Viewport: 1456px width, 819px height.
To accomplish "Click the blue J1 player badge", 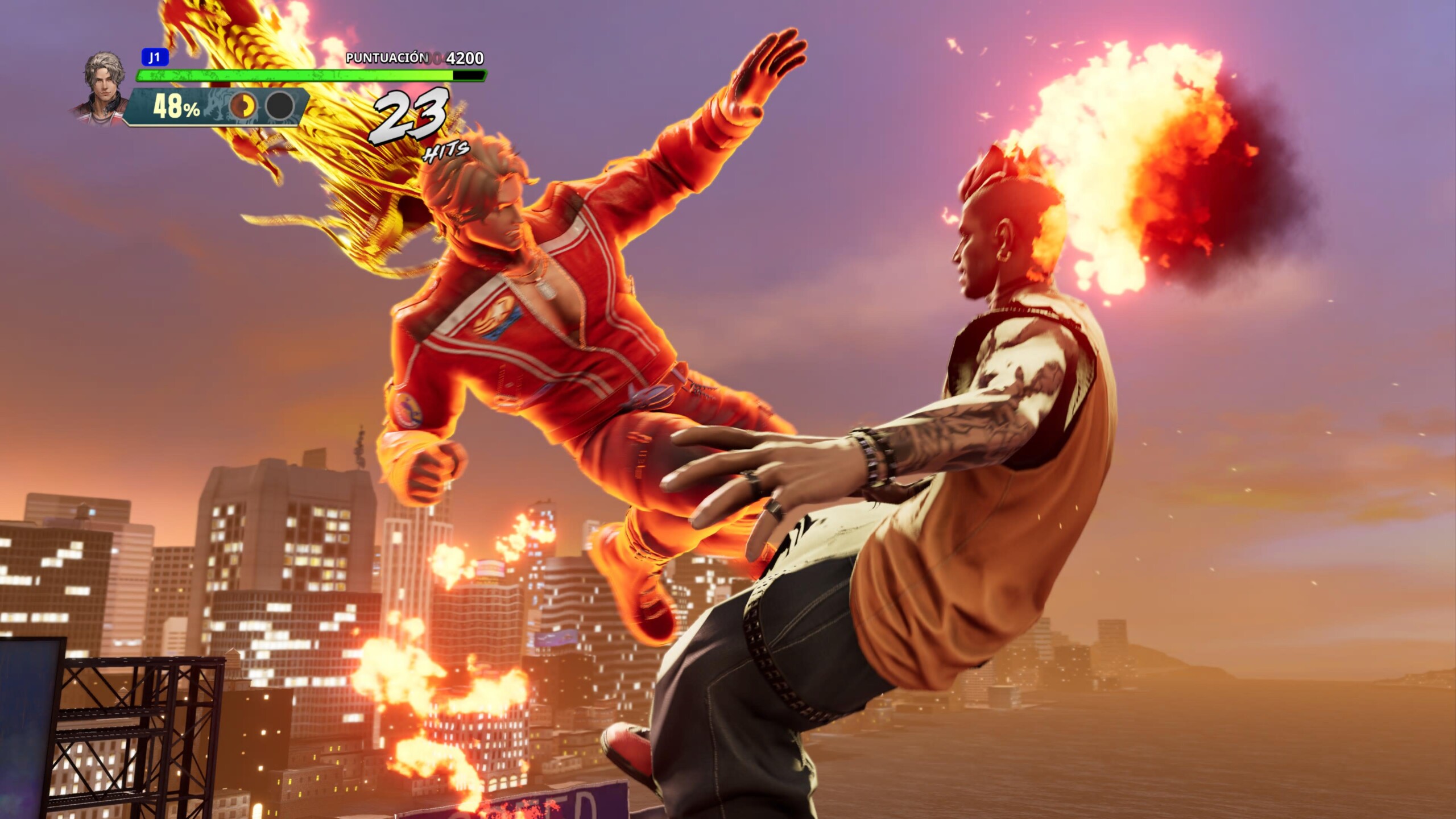I will click(x=155, y=57).
